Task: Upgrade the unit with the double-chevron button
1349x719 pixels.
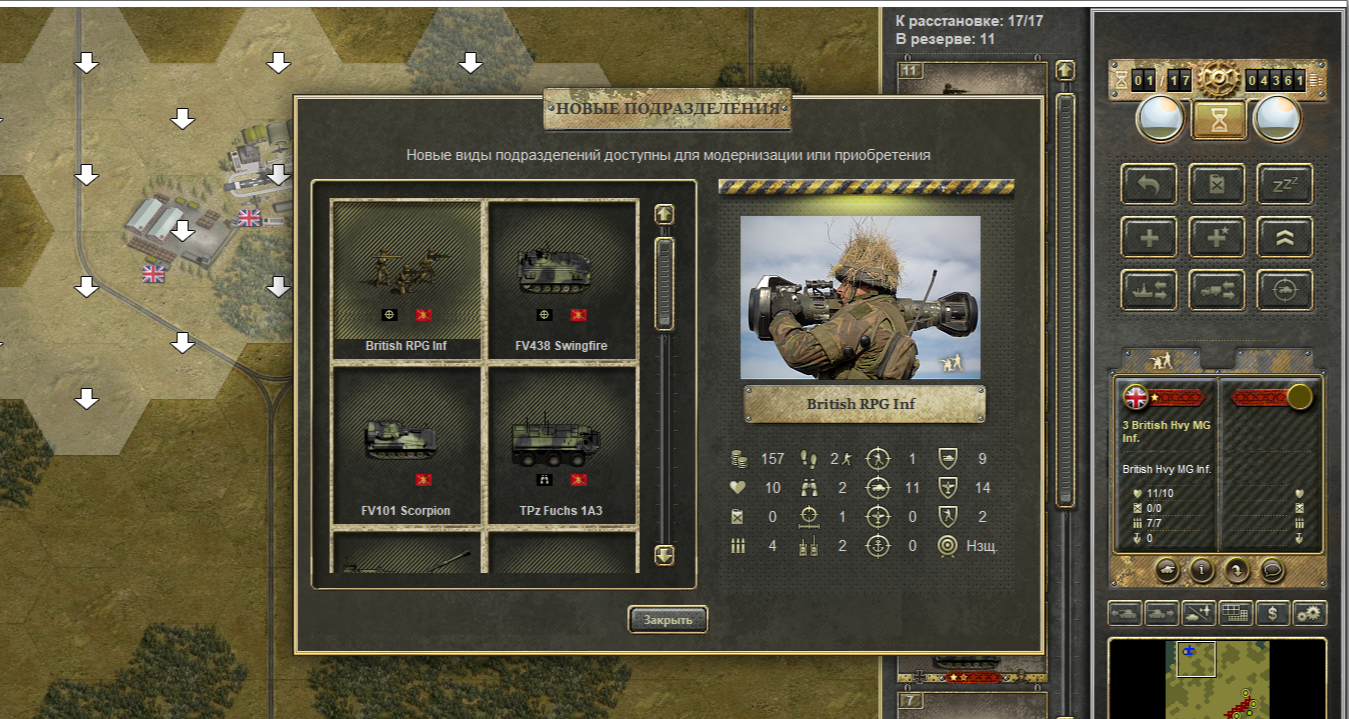Action: [1285, 237]
